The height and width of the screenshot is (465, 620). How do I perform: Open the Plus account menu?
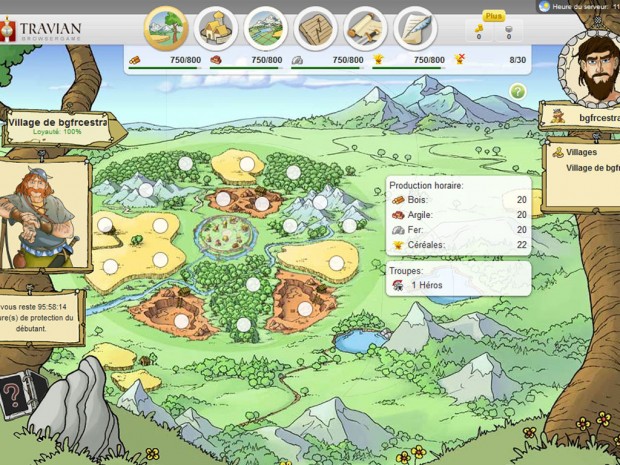494,16
